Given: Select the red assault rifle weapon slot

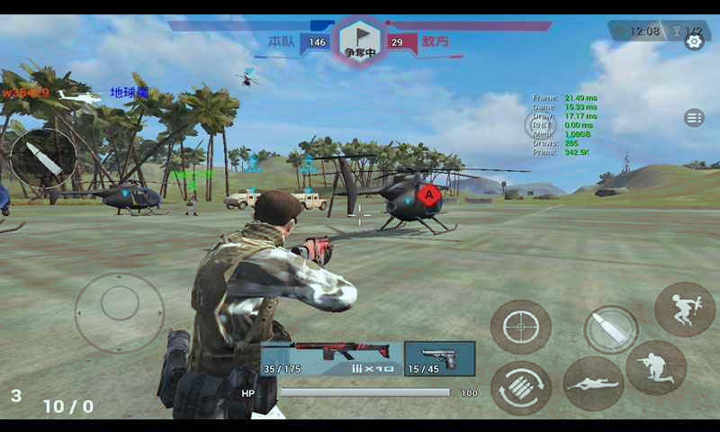Looking at the screenshot, I should click(x=332, y=357).
